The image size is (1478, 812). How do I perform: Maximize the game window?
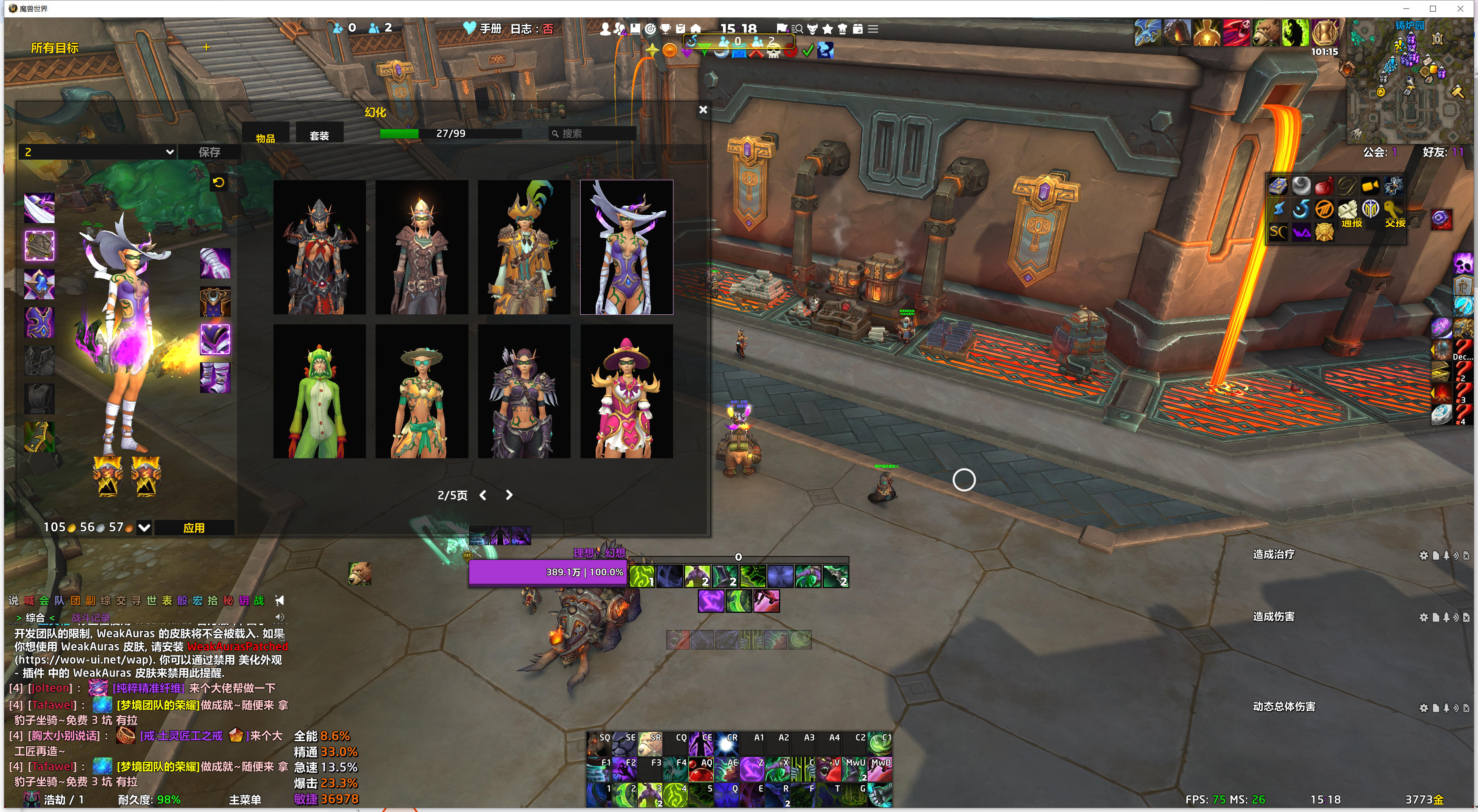click(x=1433, y=9)
